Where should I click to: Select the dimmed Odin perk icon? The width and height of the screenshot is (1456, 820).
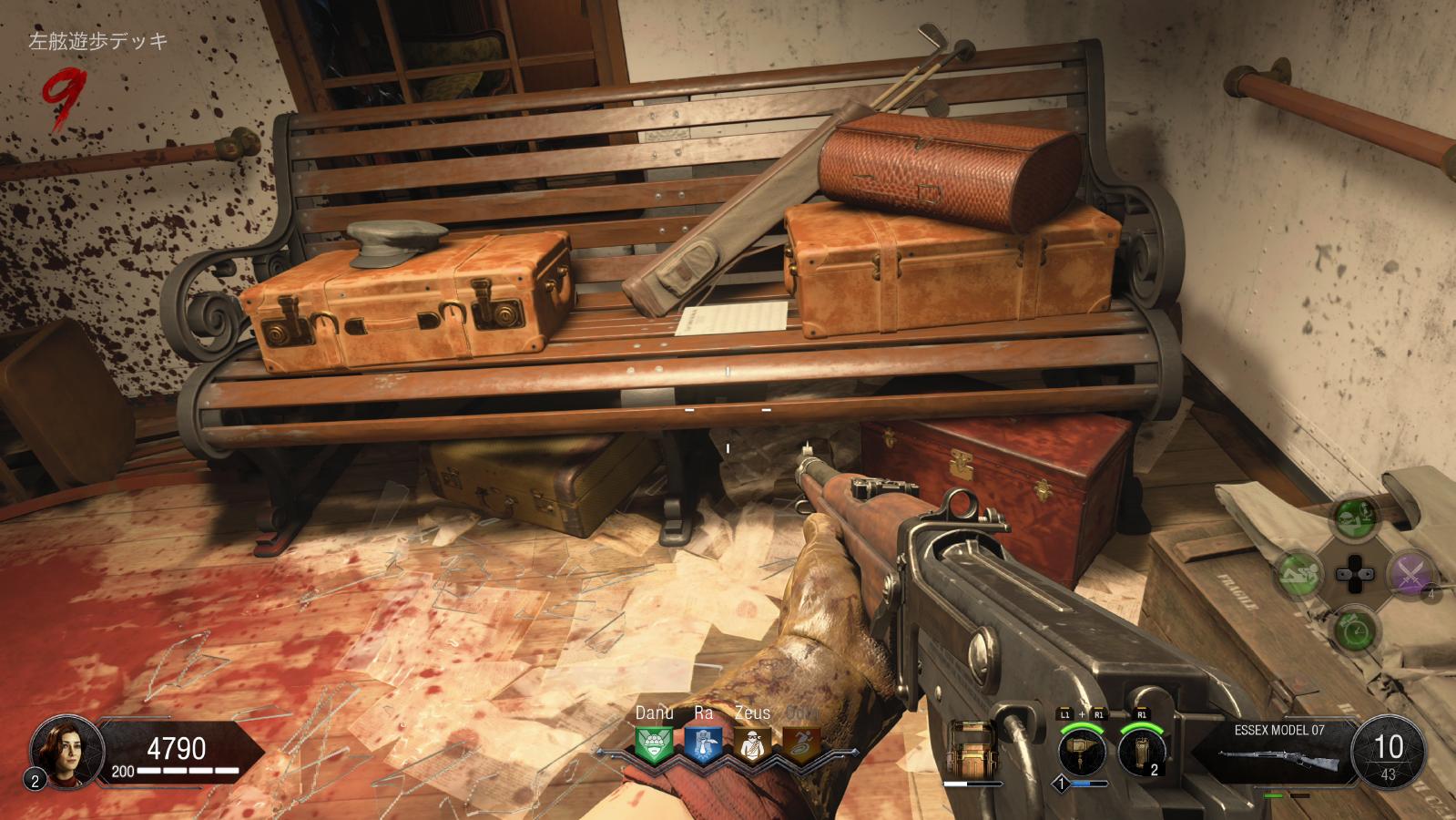(x=801, y=746)
